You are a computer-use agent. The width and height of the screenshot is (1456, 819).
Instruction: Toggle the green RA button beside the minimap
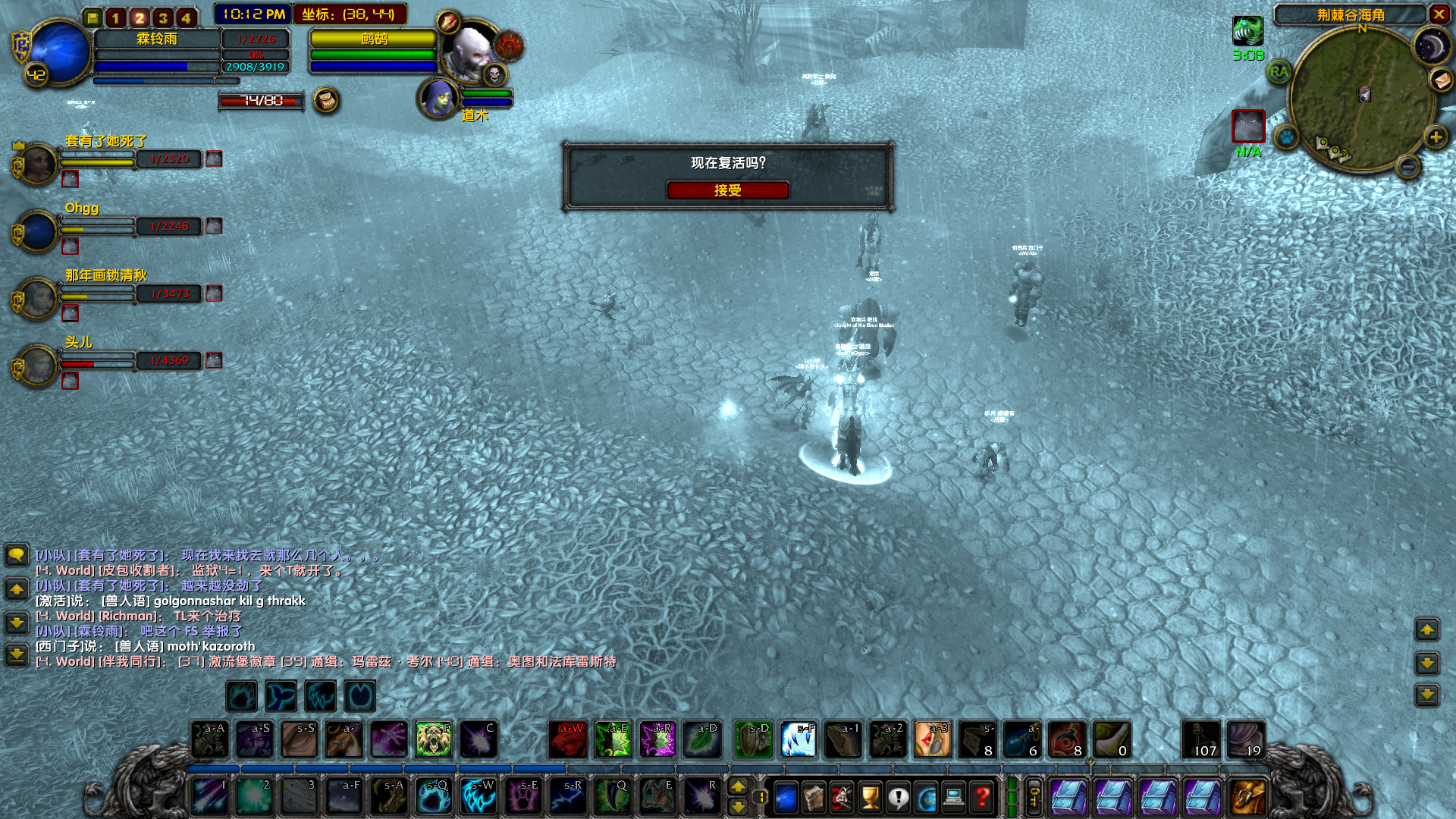[1279, 71]
